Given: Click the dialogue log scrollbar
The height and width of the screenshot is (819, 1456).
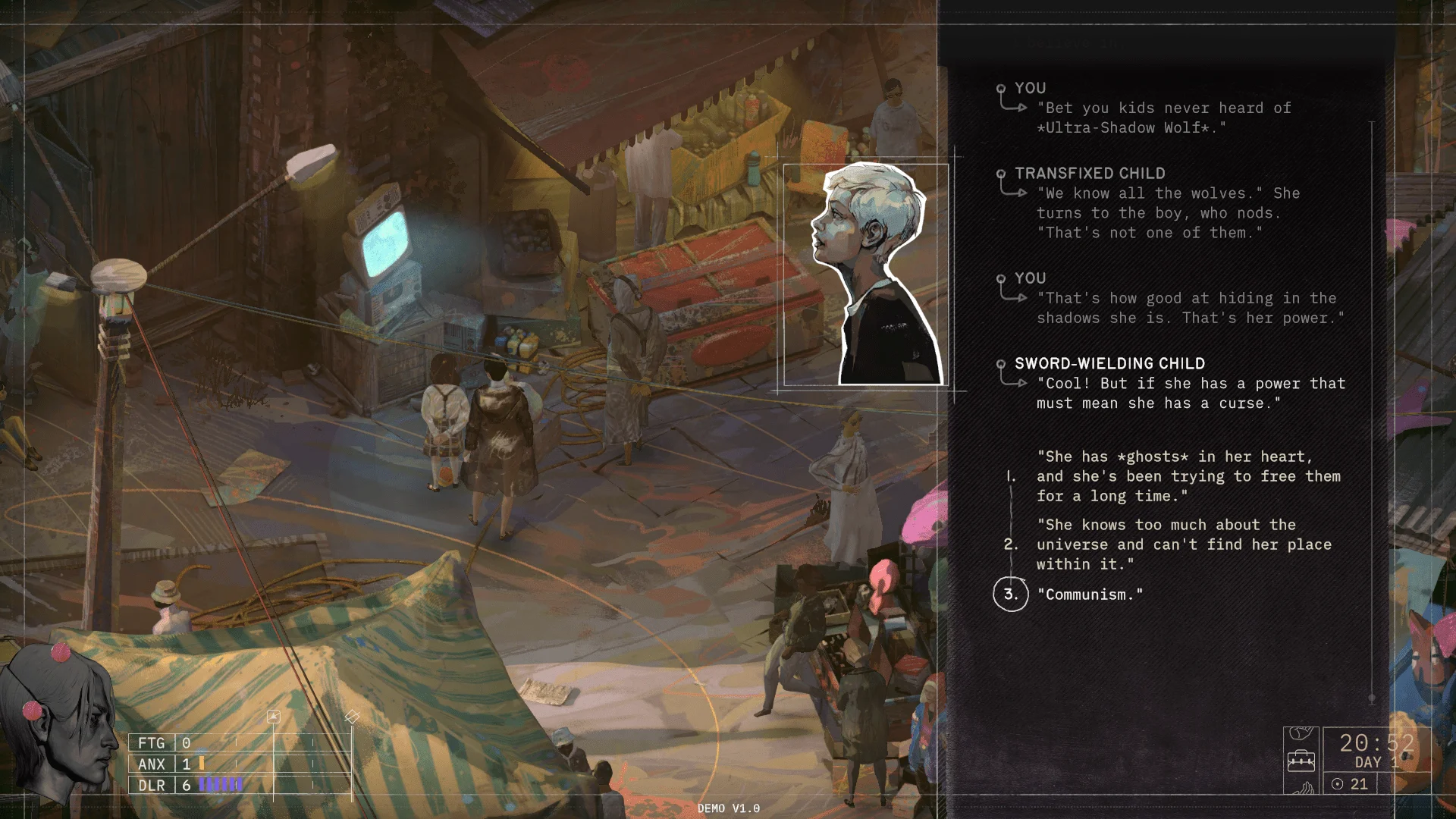Looking at the screenshot, I should 1371,409.
